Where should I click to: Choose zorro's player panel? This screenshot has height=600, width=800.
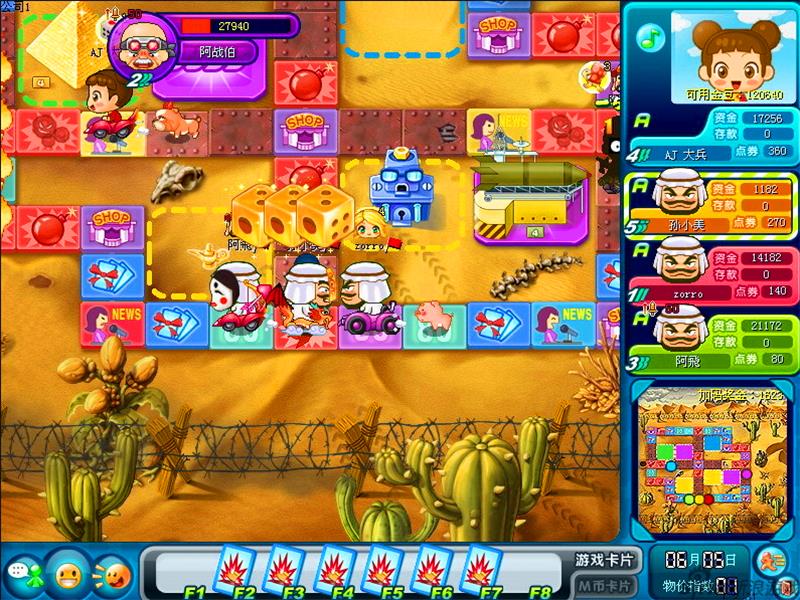coord(711,273)
